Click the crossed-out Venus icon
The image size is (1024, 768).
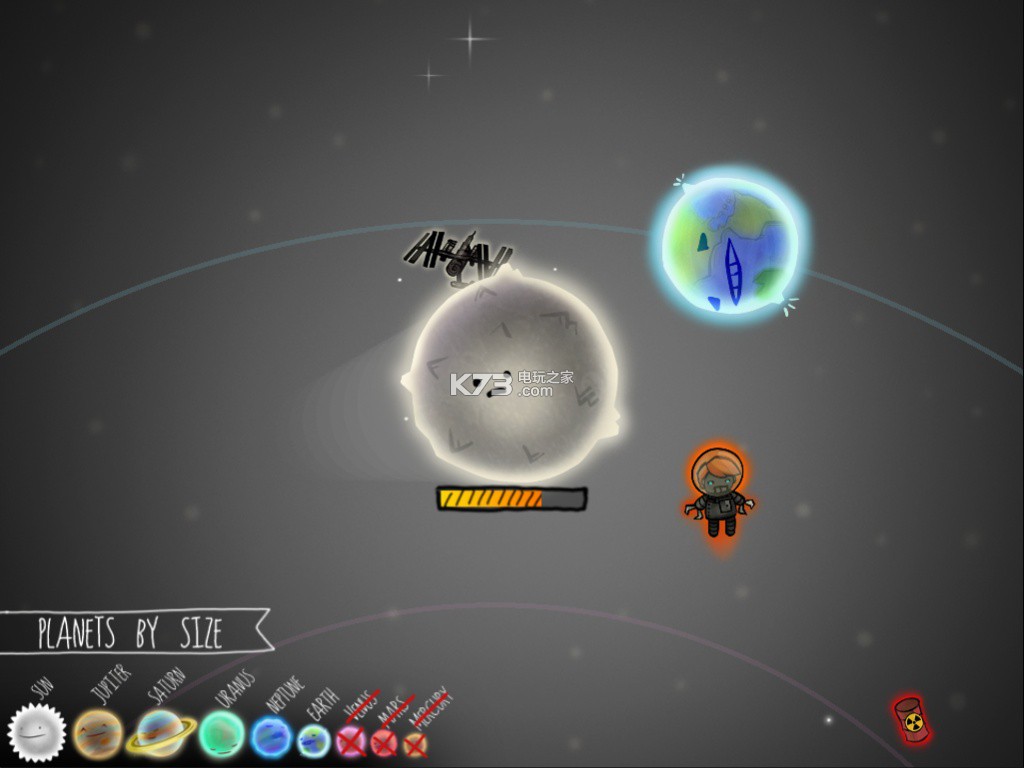pyautogui.click(x=351, y=741)
